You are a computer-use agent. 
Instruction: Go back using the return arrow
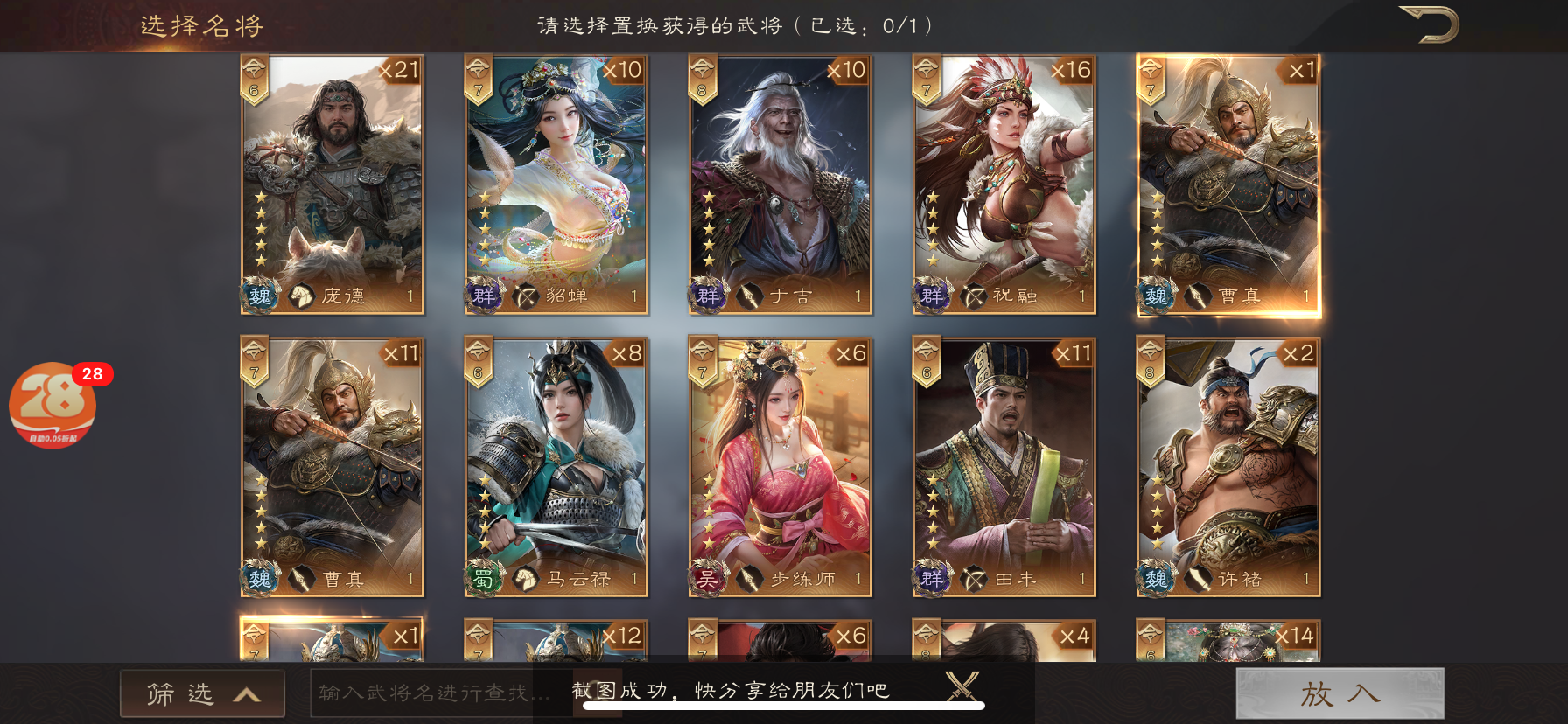(x=1429, y=24)
